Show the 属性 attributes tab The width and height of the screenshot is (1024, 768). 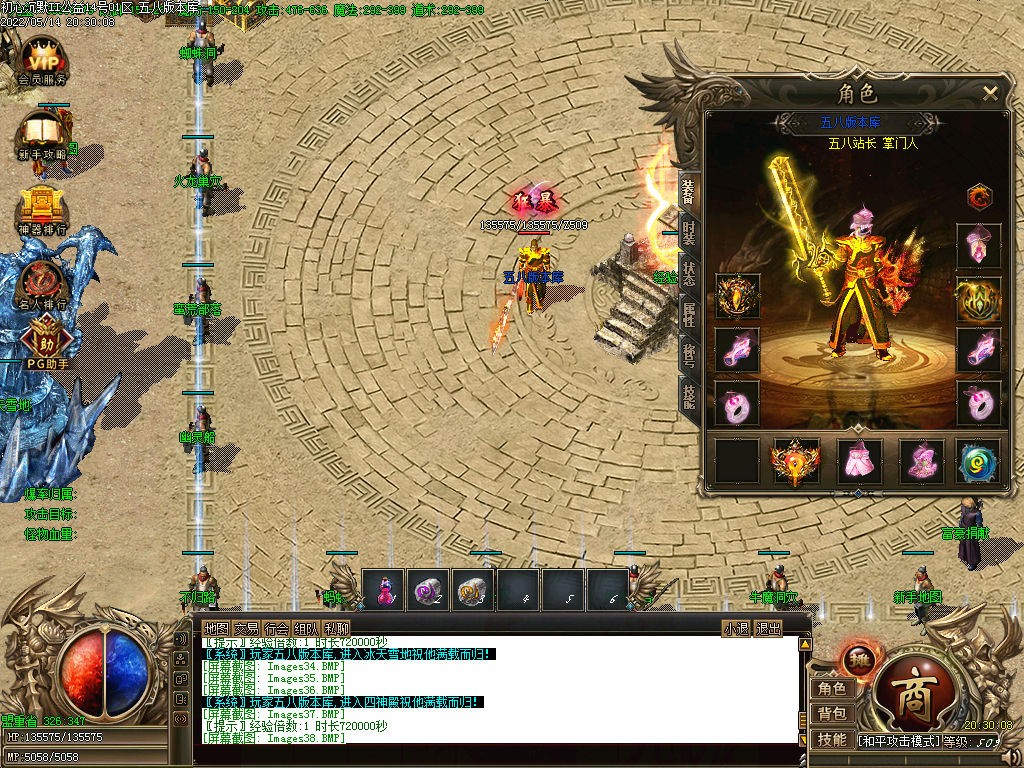click(689, 315)
